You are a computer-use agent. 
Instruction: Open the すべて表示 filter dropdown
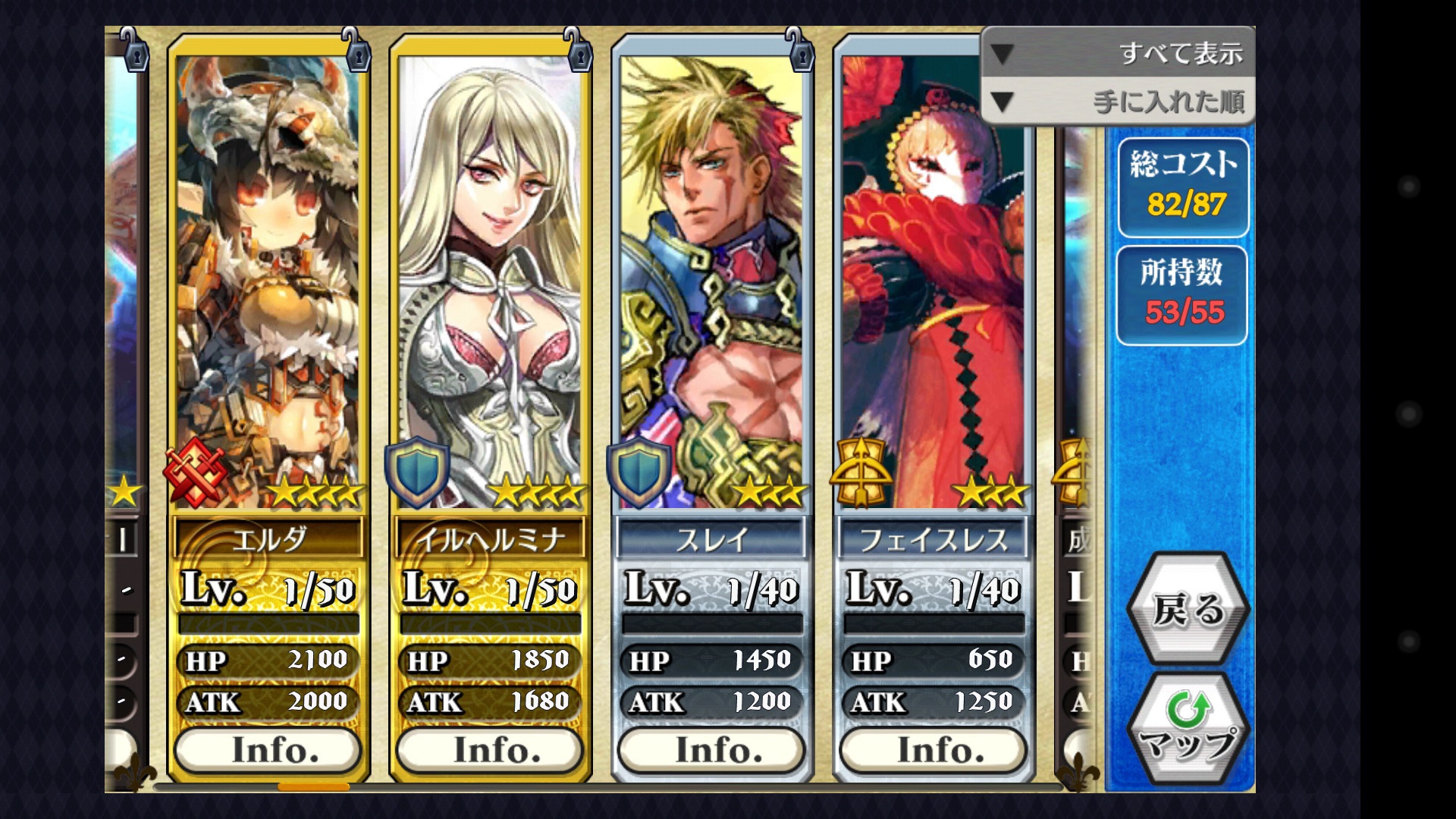pos(1118,53)
